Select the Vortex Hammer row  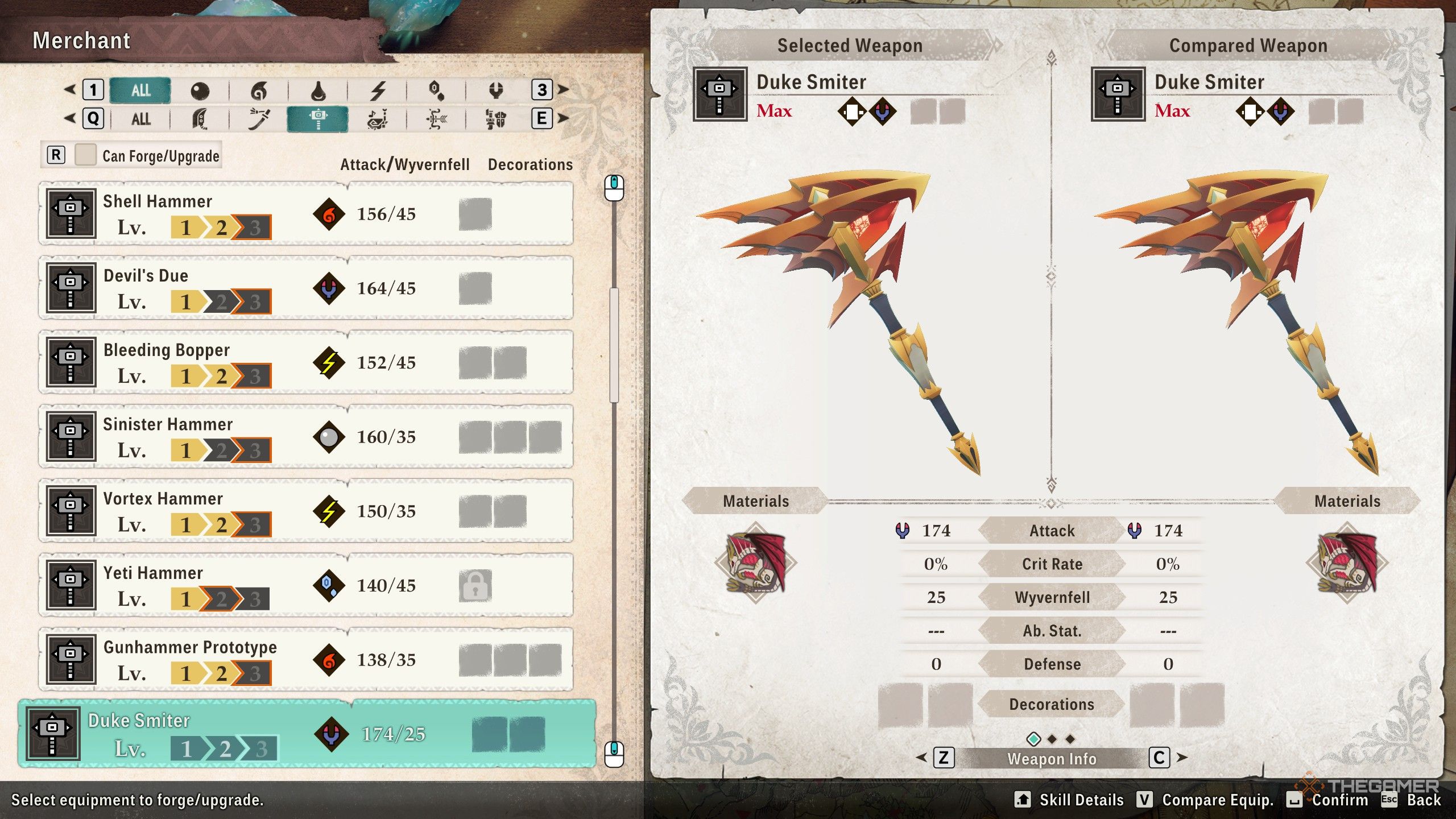306,511
